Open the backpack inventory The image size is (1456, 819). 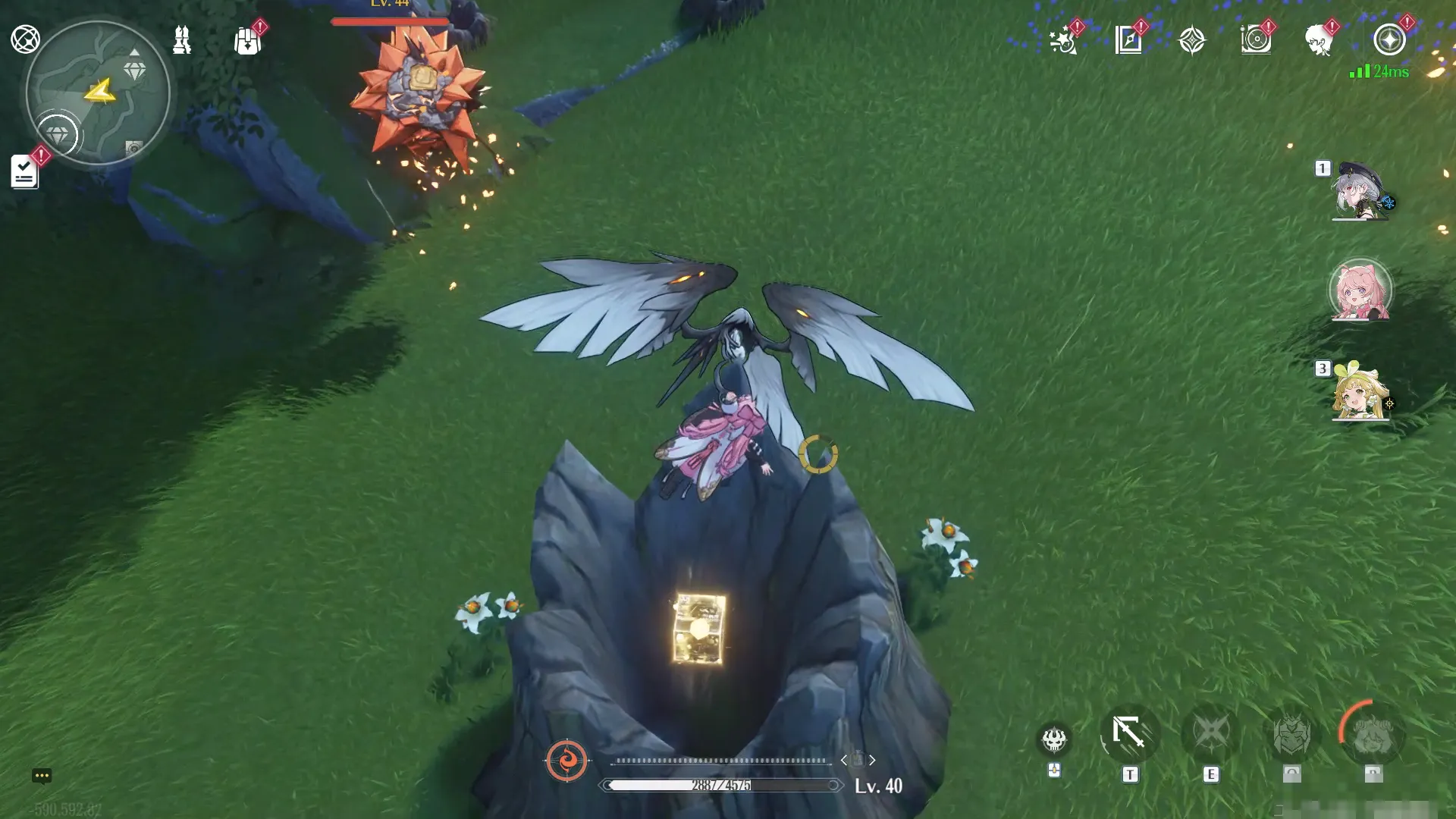point(247,41)
